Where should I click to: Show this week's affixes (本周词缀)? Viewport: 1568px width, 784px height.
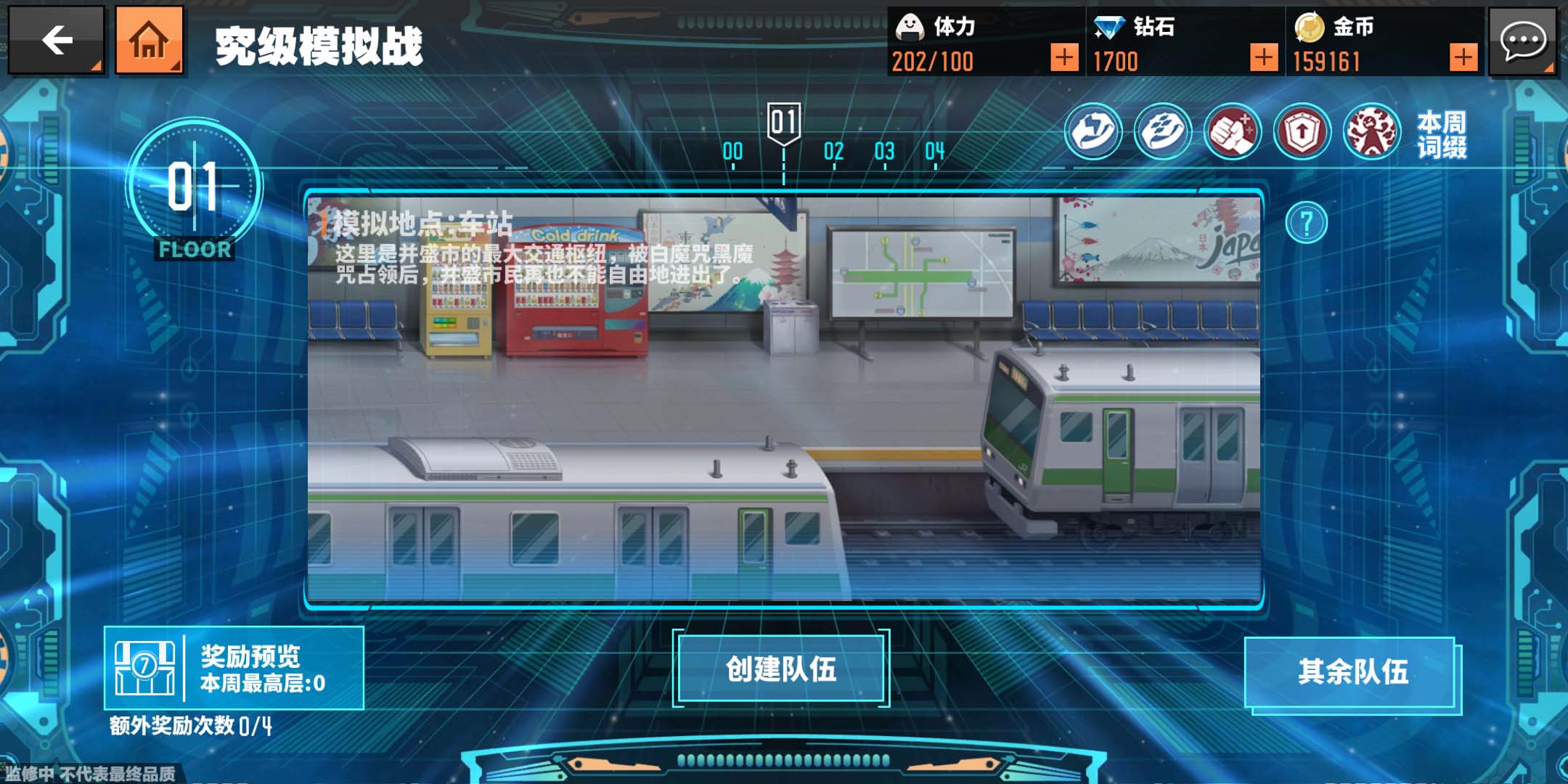1442,134
